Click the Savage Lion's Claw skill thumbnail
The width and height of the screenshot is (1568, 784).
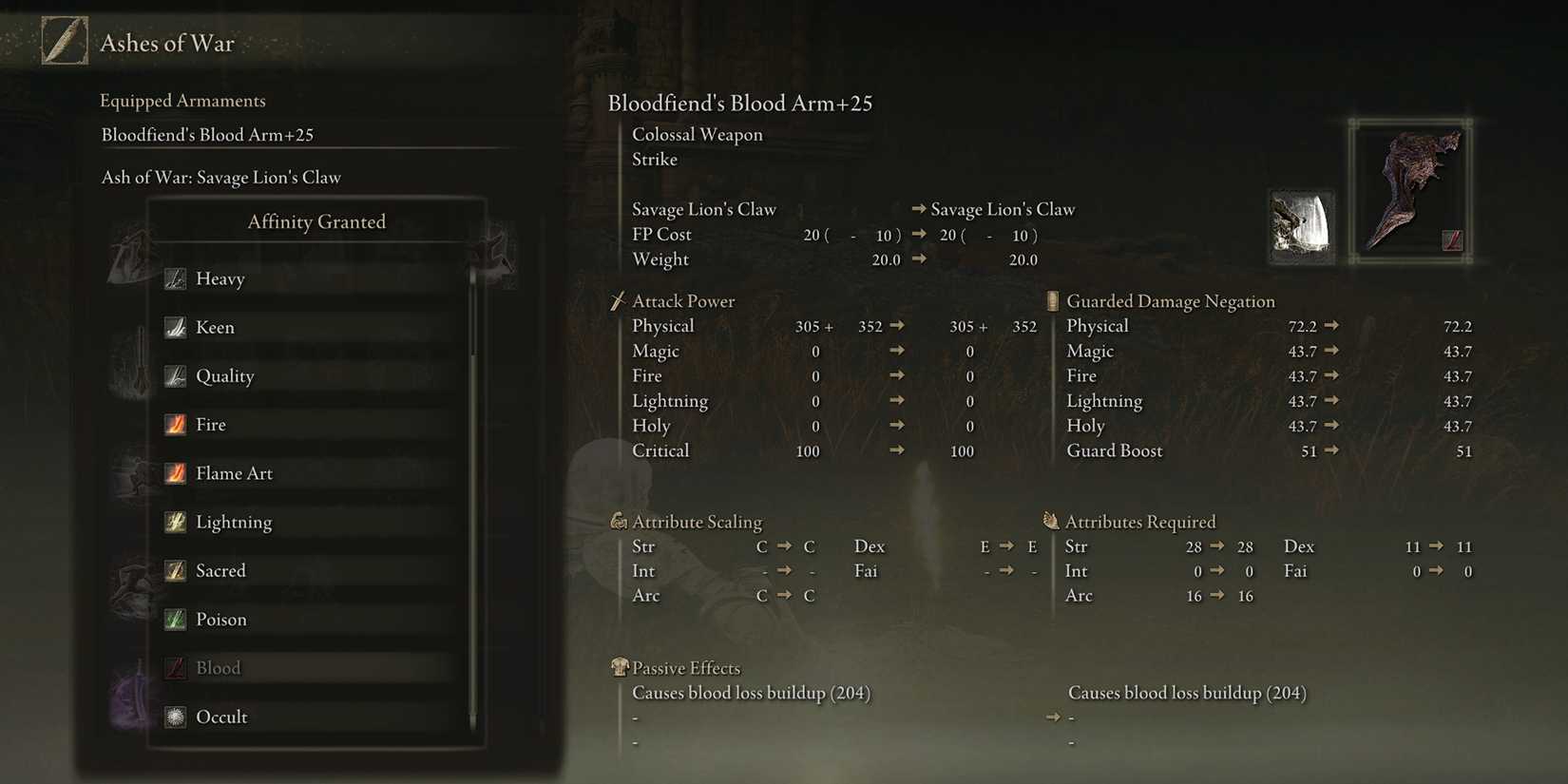coord(1300,227)
